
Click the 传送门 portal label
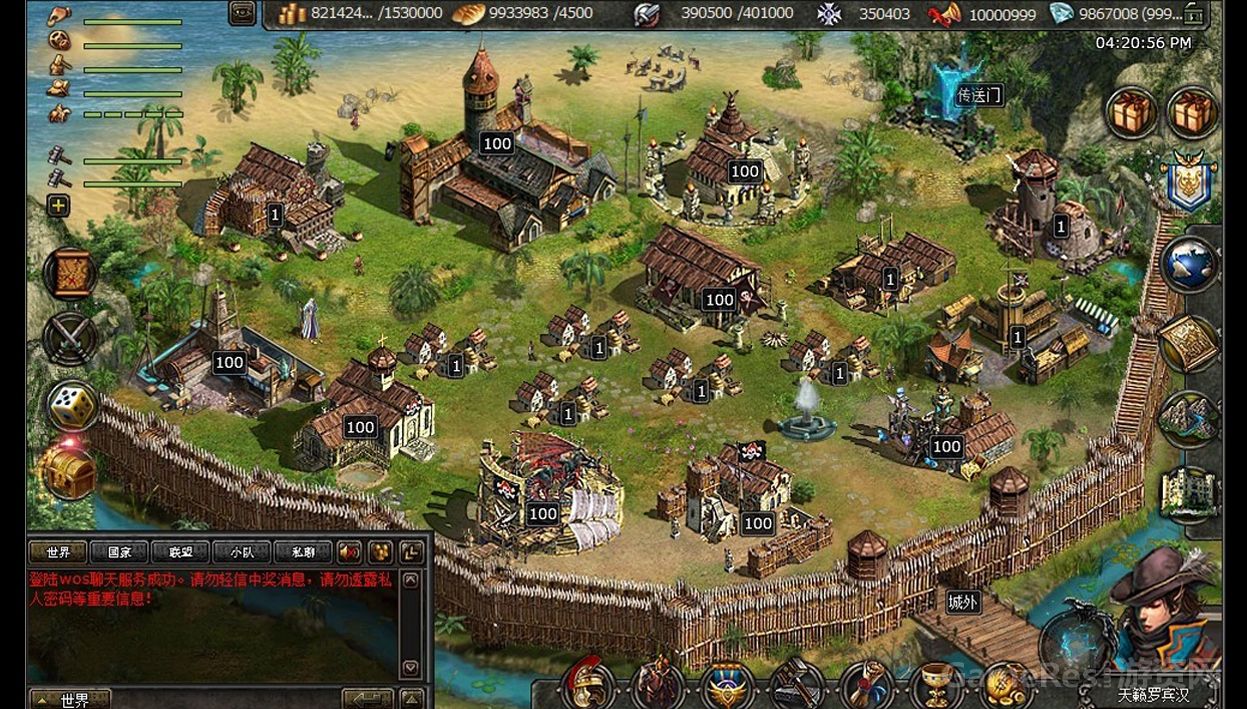point(978,95)
